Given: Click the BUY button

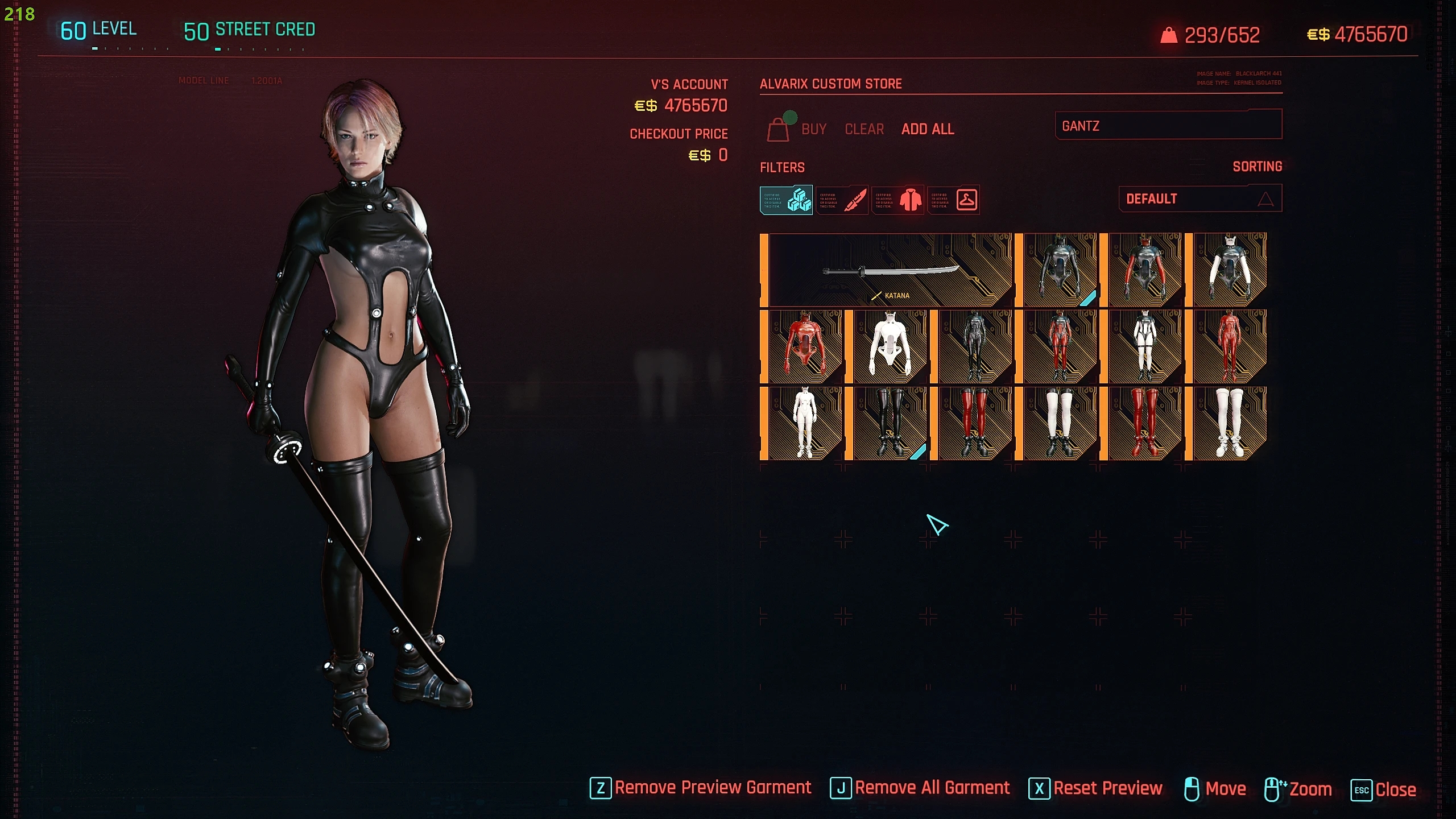Looking at the screenshot, I should point(813,130).
